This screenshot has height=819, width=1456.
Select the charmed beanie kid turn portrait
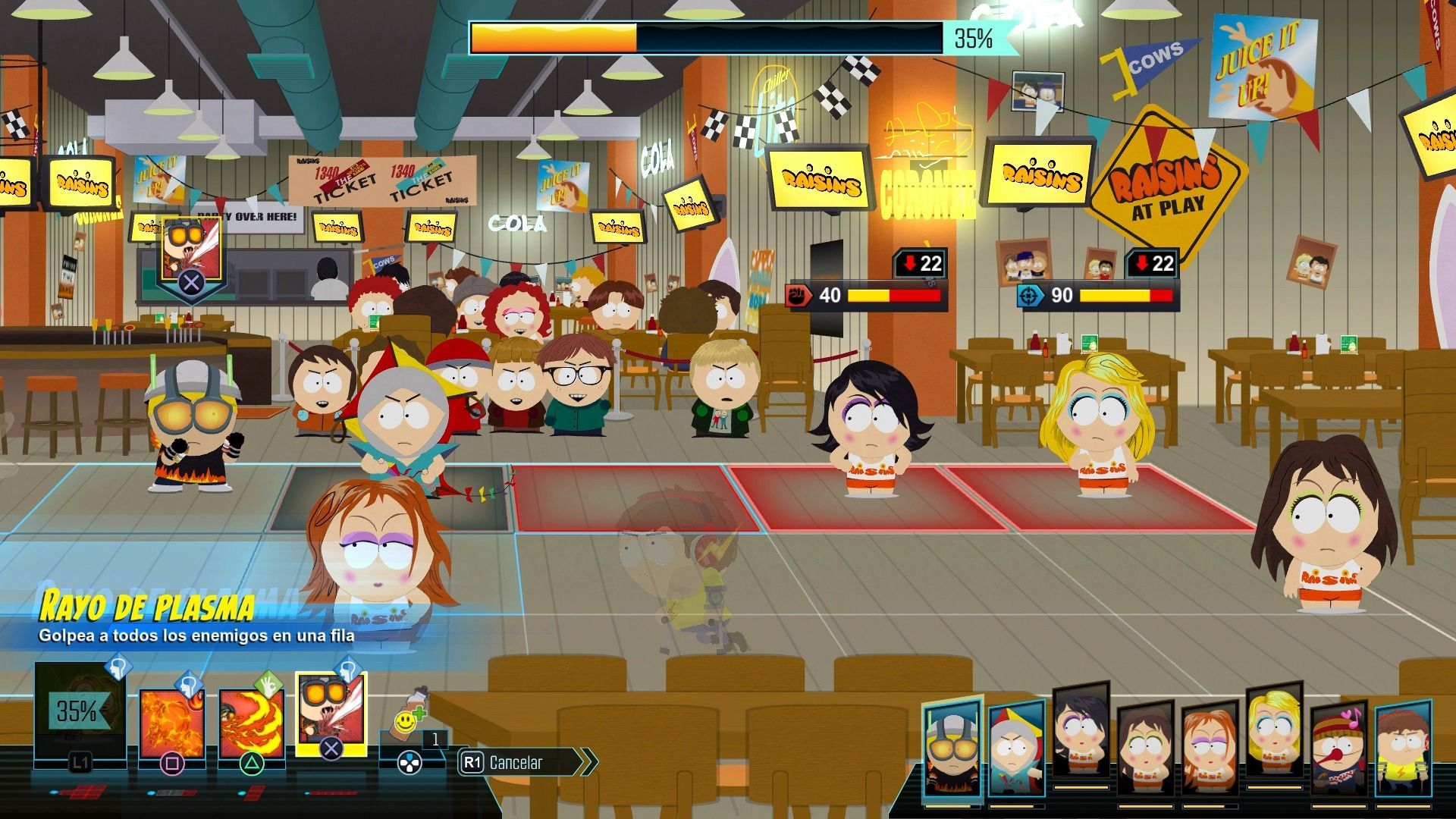click(x=1338, y=751)
